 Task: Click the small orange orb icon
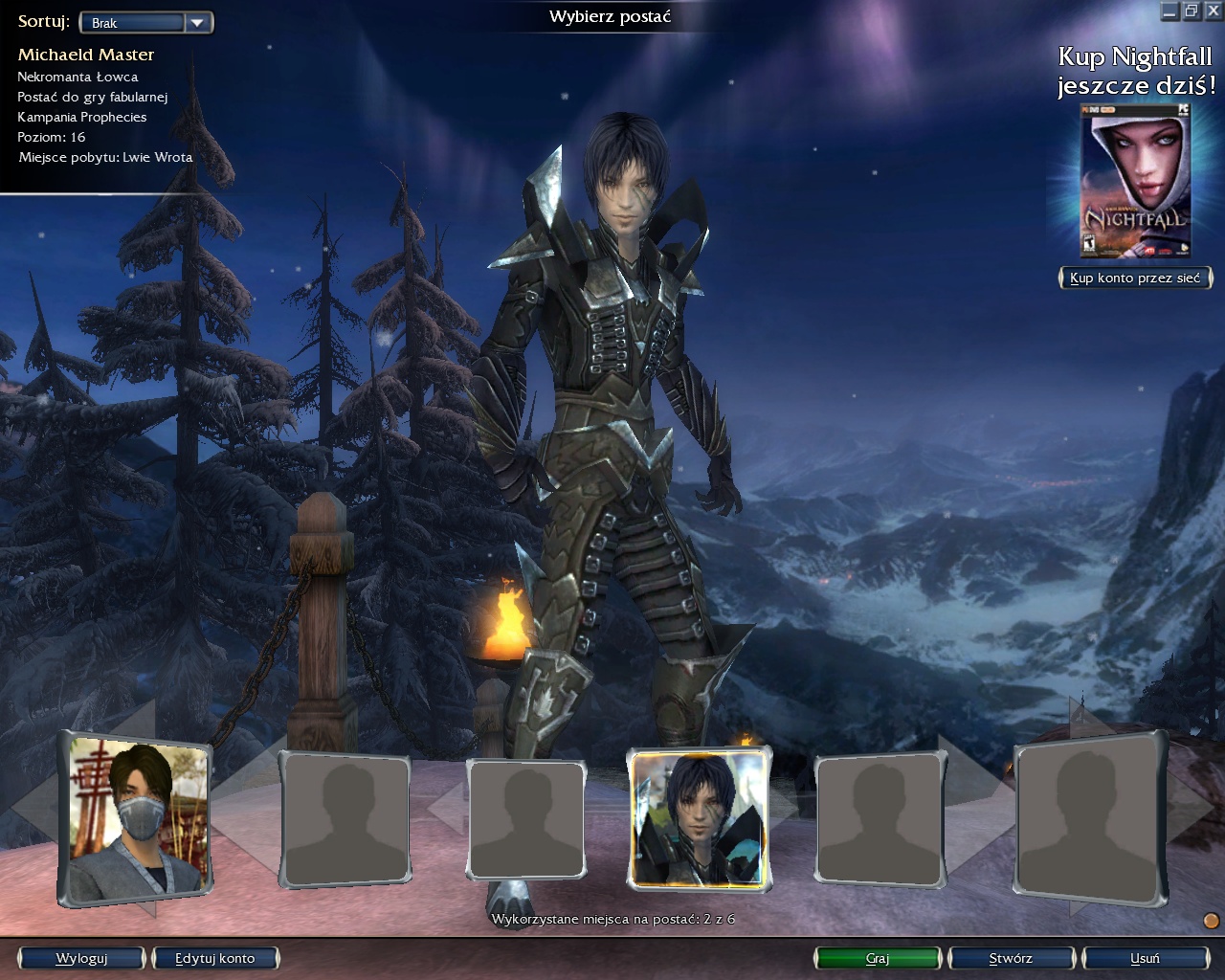coord(1211,921)
